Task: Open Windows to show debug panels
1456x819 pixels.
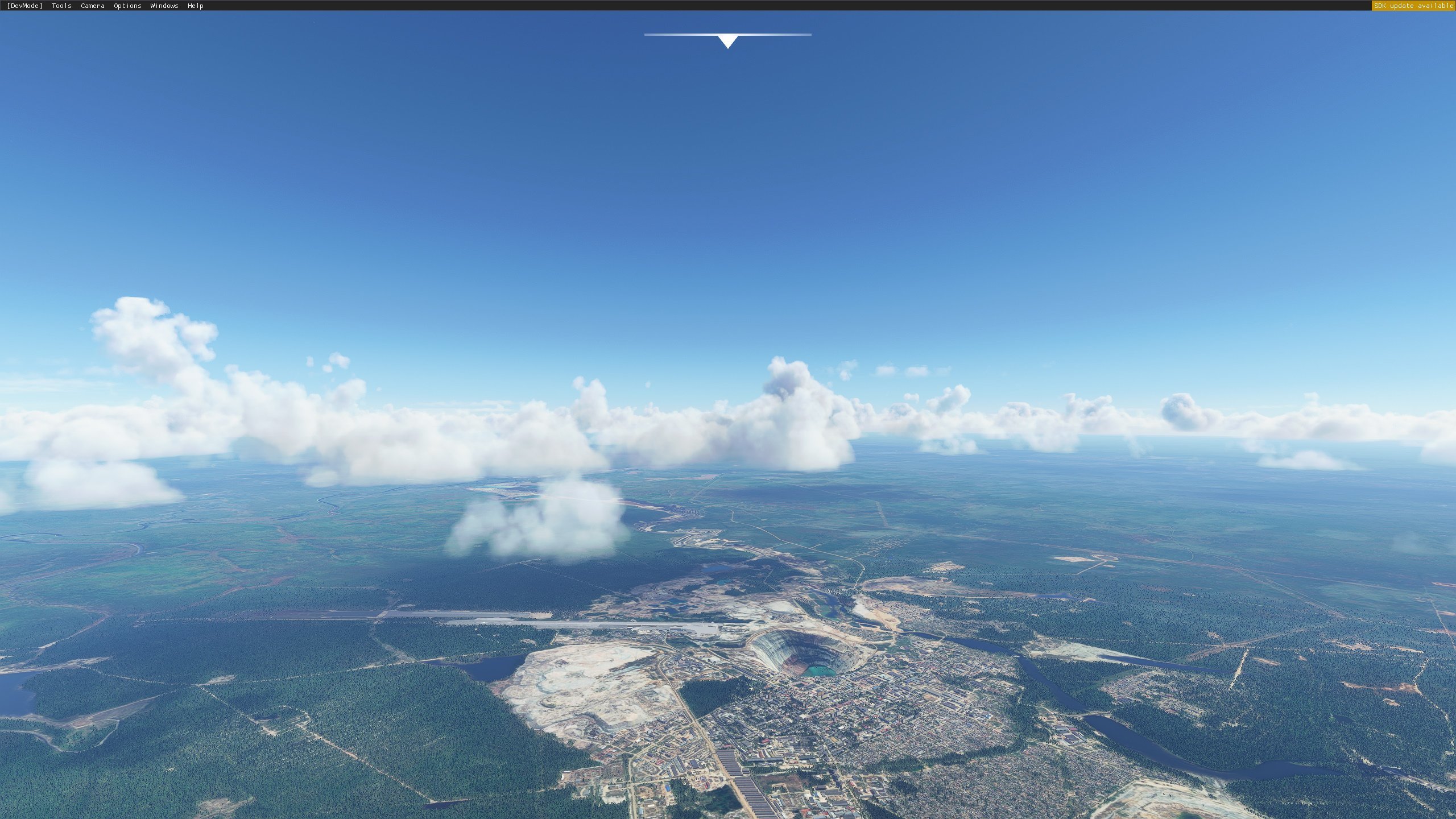Action: tap(163, 6)
